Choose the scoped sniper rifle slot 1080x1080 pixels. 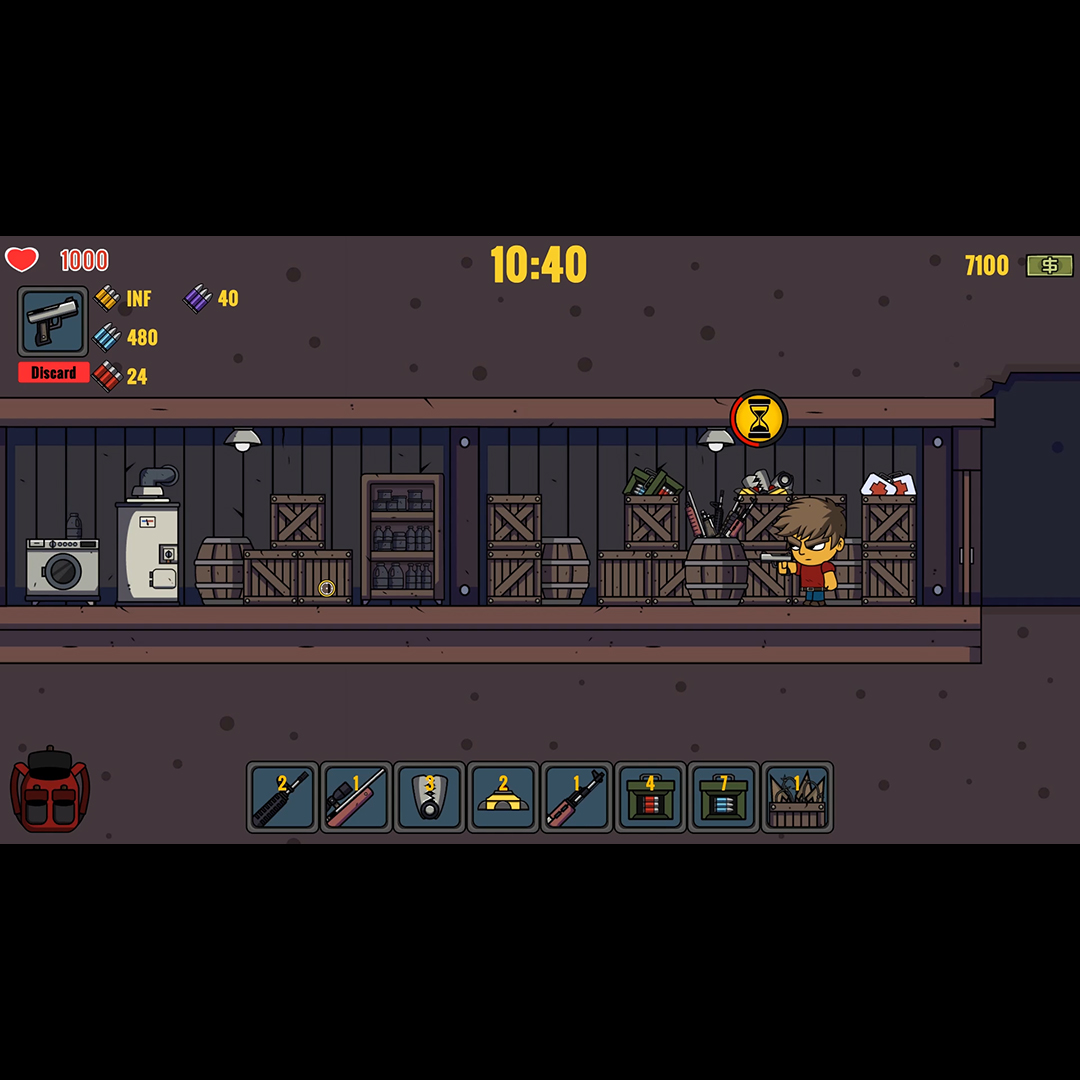356,797
